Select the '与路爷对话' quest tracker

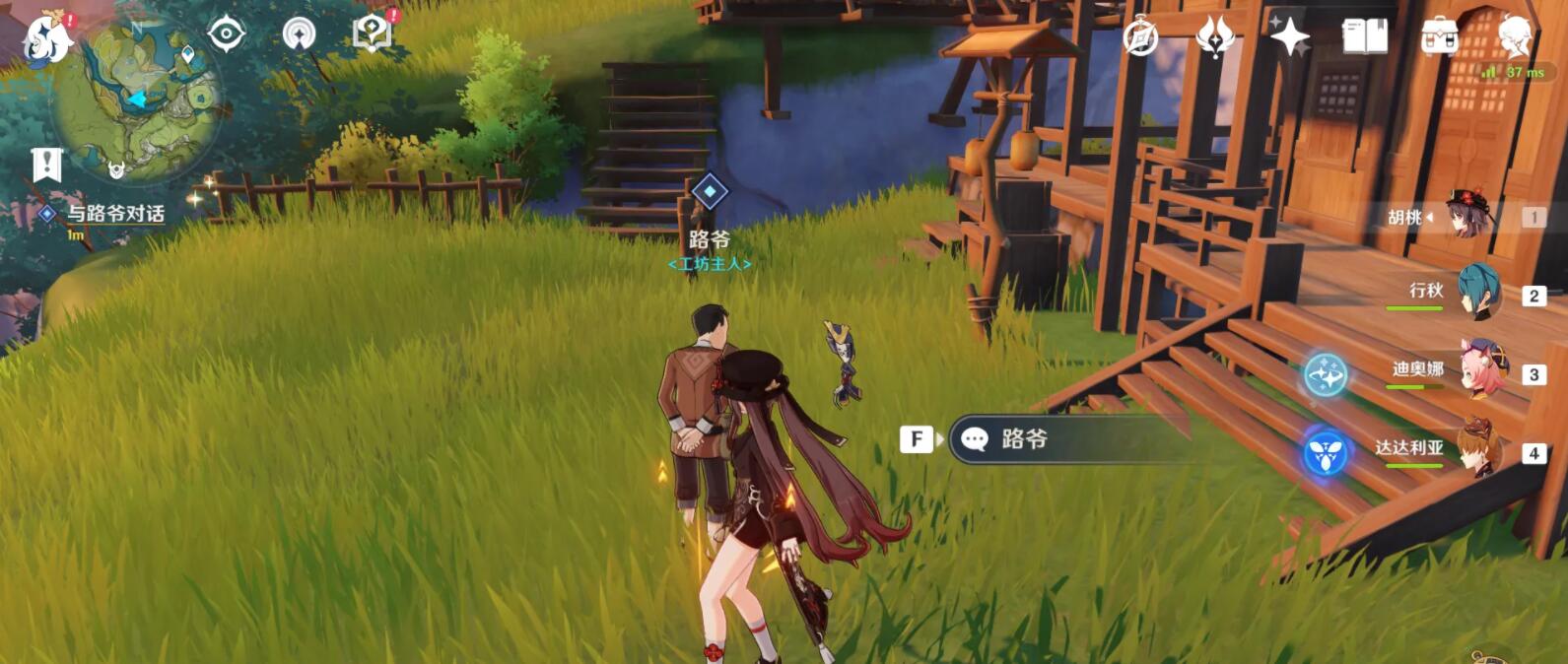pyautogui.click(x=114, y=214)
